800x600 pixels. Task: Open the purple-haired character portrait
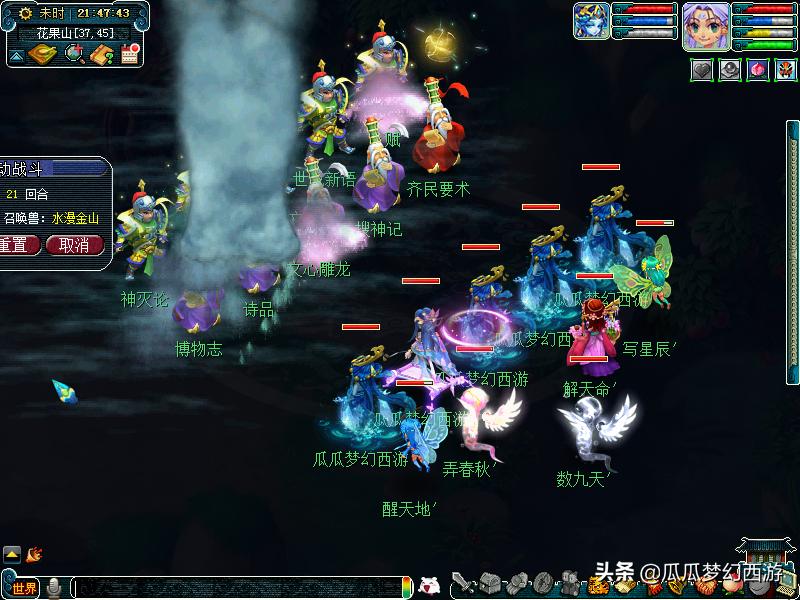click(704, 25)
